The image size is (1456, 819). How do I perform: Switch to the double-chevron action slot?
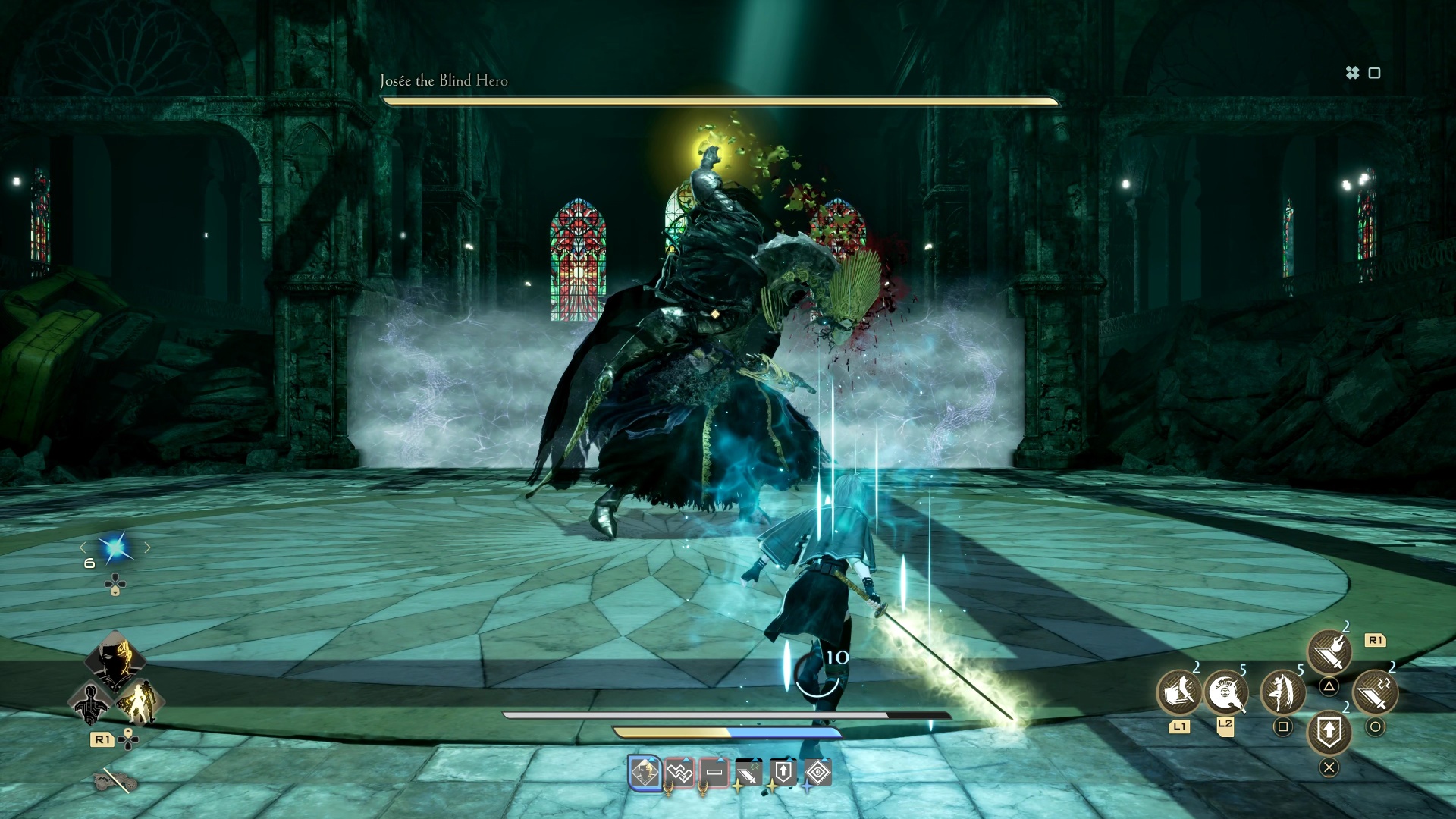click(679, 772)
